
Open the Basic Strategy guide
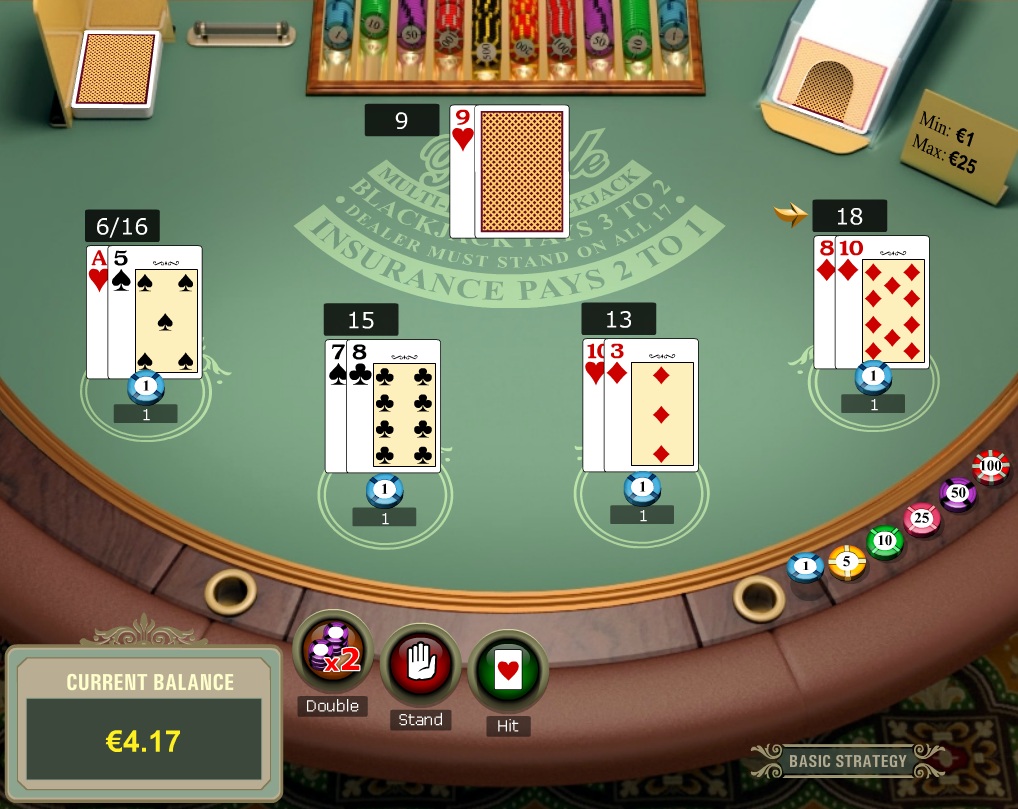pyautogui.click(x=846, y=761)
